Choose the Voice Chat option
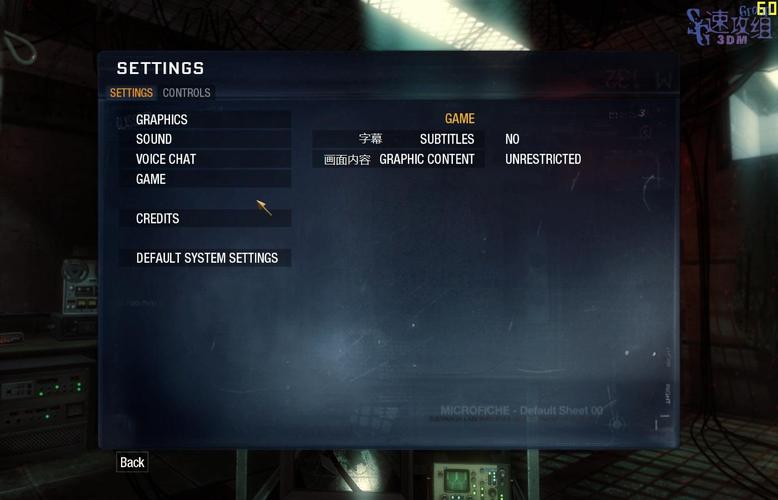 (166, 159)
